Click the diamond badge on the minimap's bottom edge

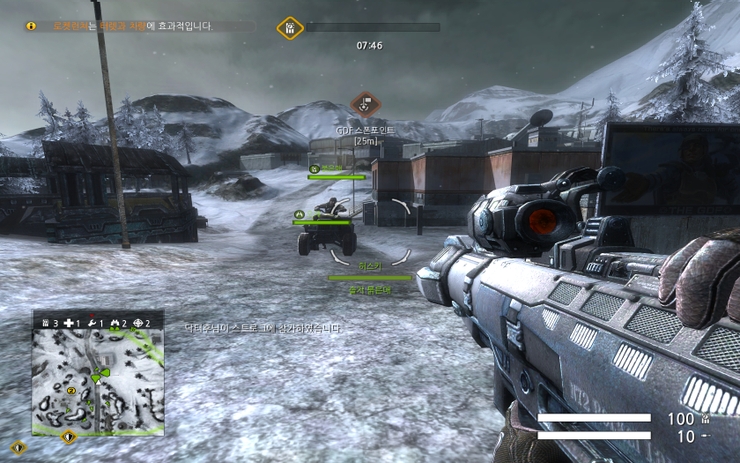coord(68,436)
